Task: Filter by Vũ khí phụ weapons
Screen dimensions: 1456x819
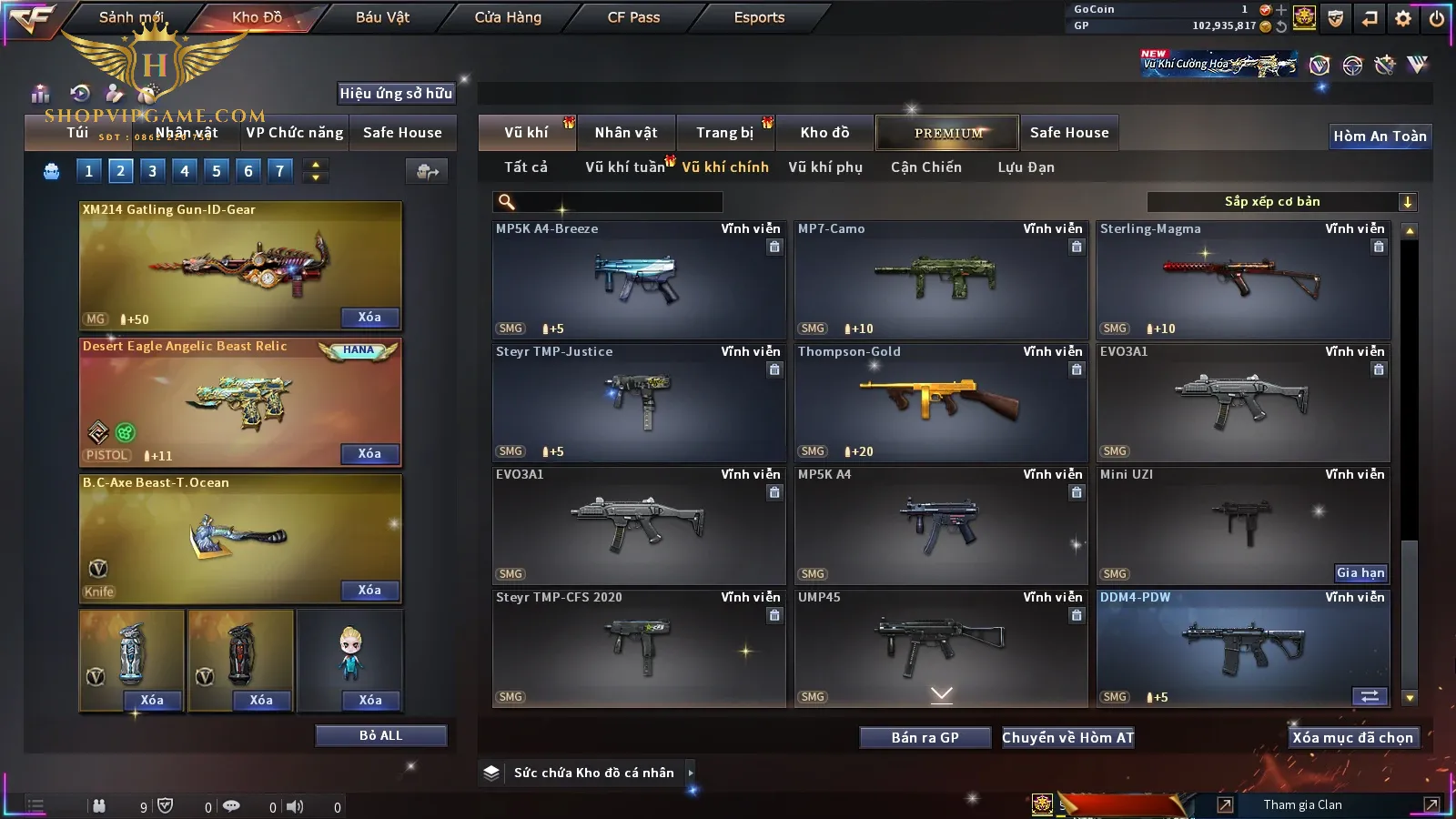Action: tap(825, 167)
